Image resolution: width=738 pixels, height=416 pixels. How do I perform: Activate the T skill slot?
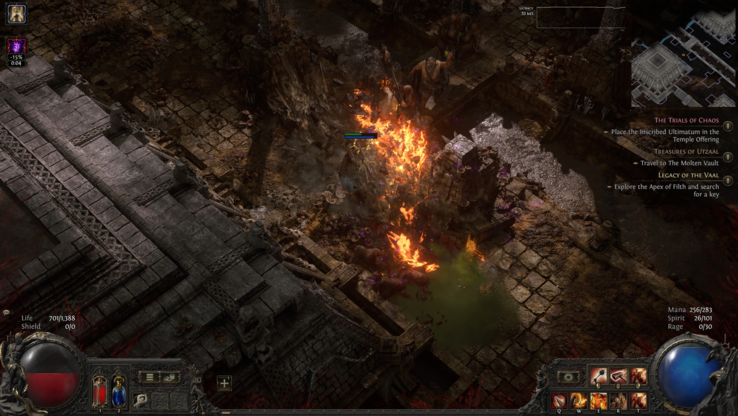pos(638,400)
